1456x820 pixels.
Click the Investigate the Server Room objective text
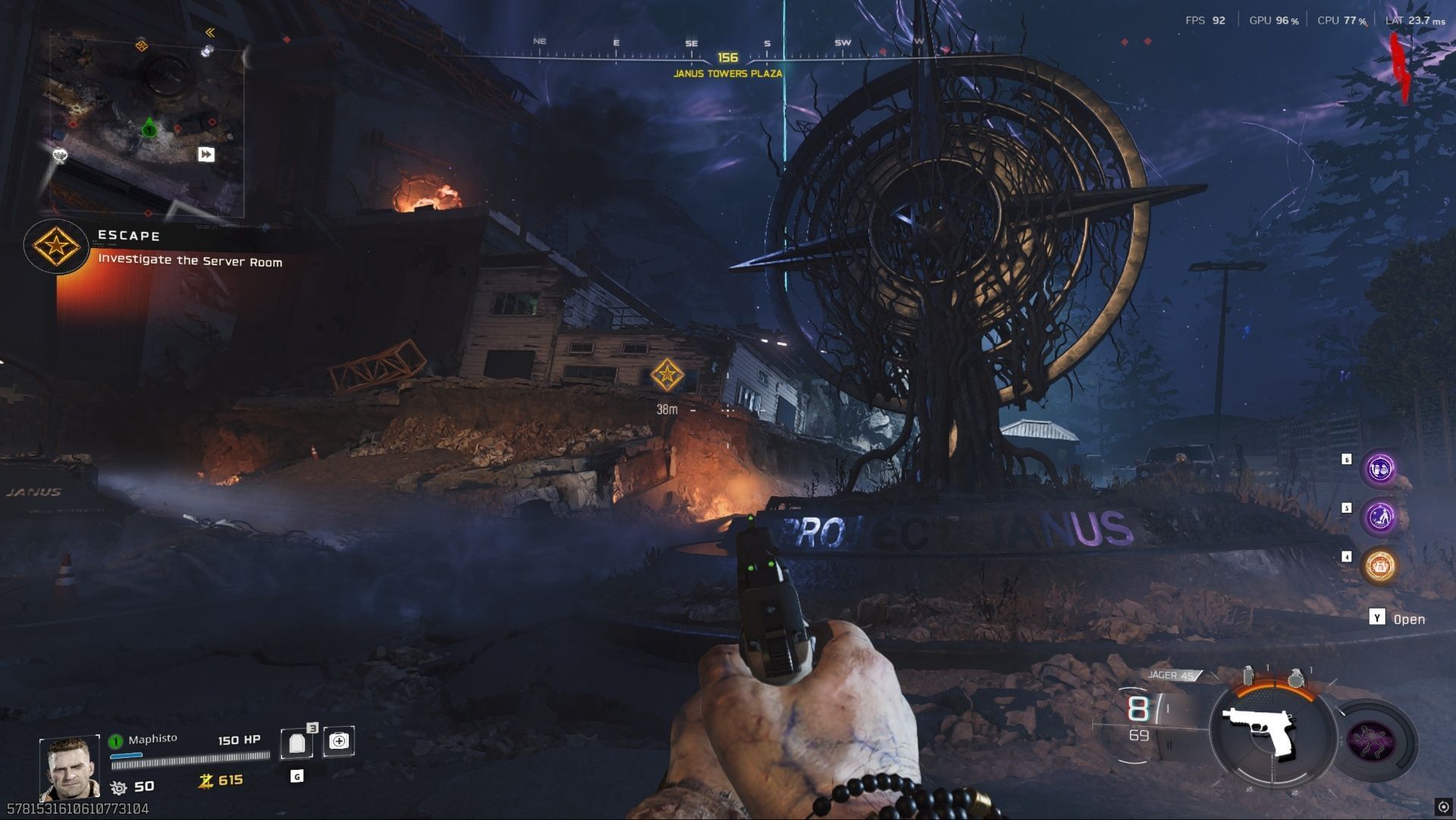tap(189, 261)
